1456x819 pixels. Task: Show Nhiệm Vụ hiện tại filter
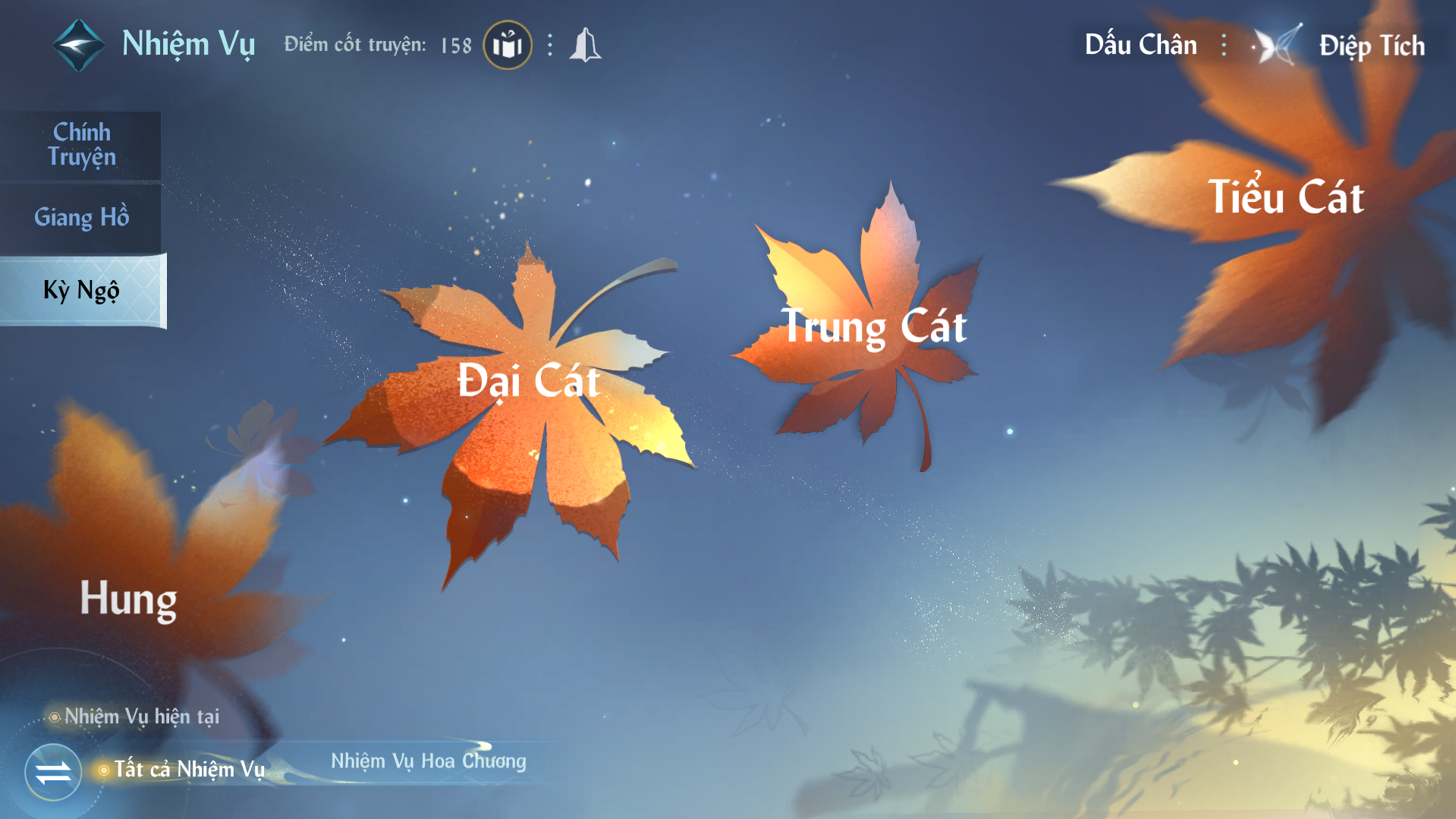click(x=141, y=717)
